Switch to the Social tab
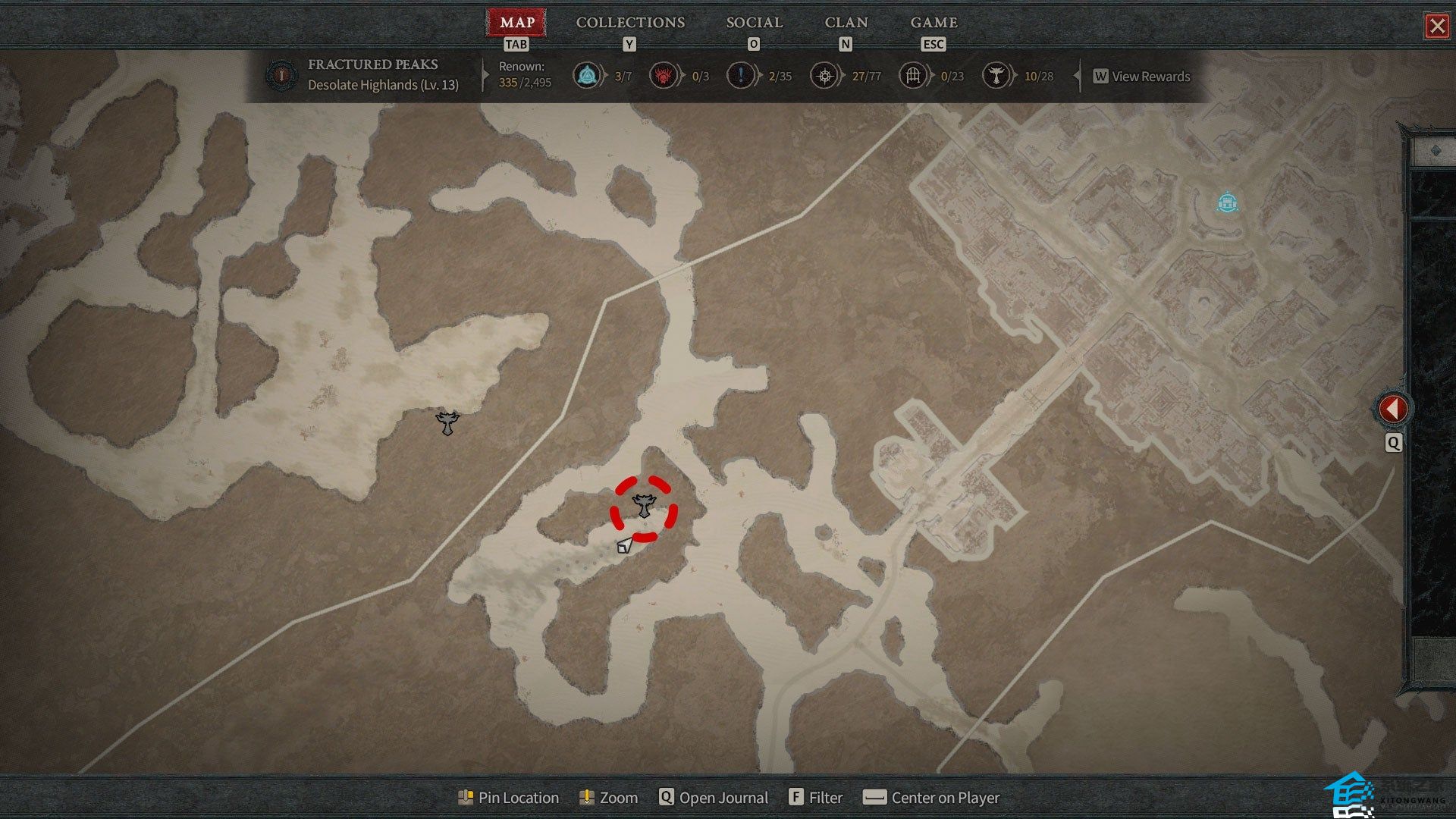 pos(754,23)
